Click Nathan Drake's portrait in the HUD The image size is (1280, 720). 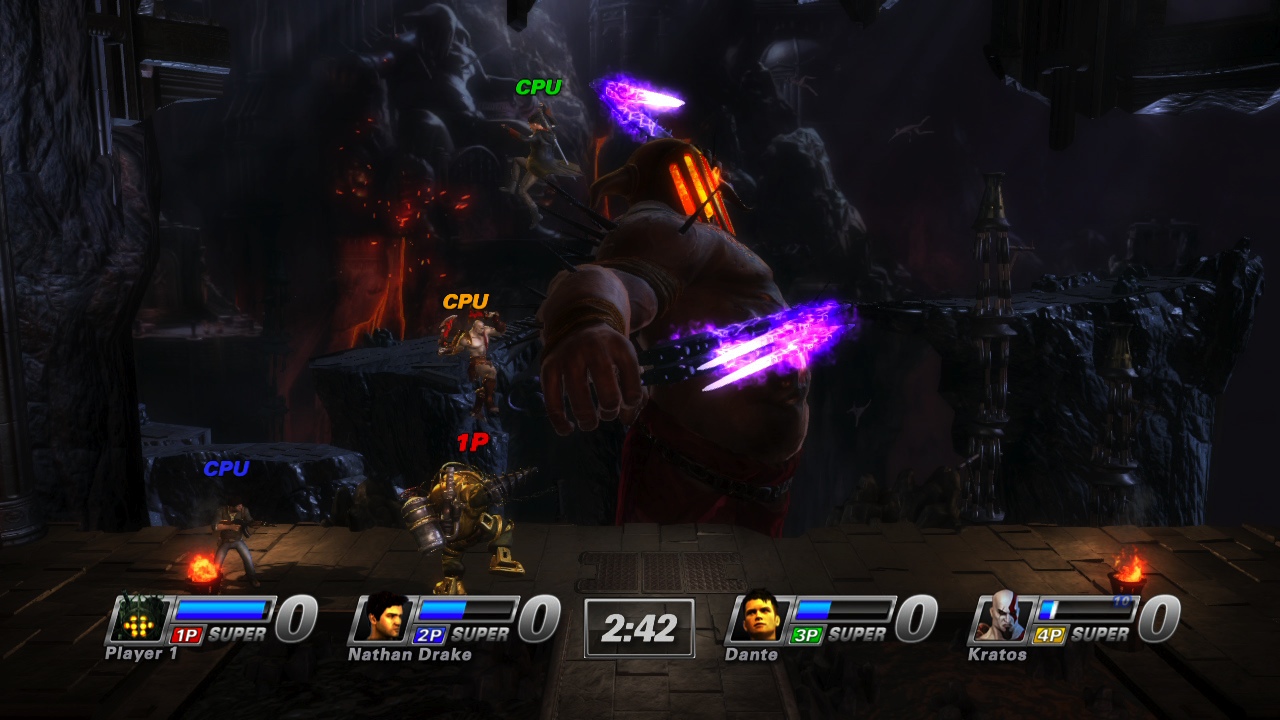pos(381,619)
